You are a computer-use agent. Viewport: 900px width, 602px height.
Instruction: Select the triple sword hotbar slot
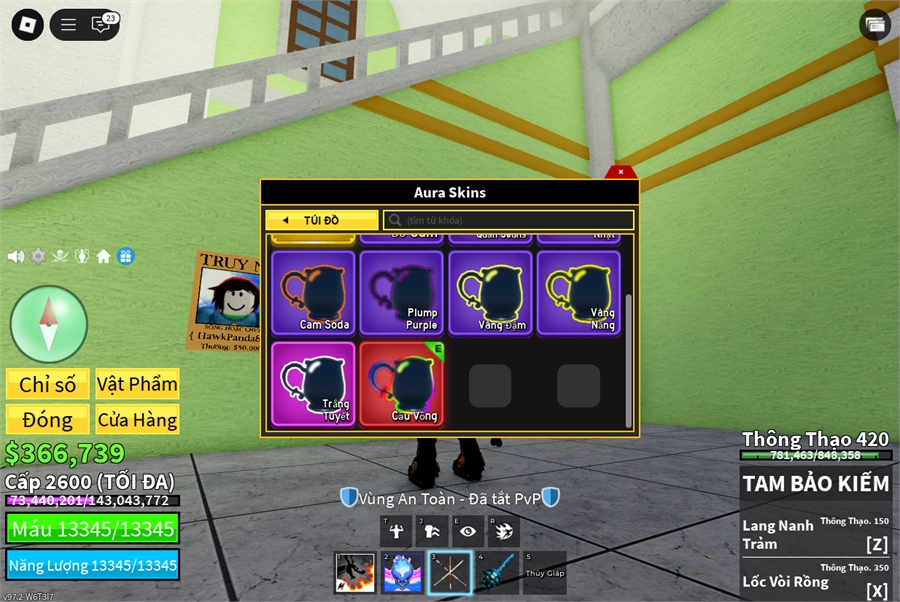(x=449, y=573)
